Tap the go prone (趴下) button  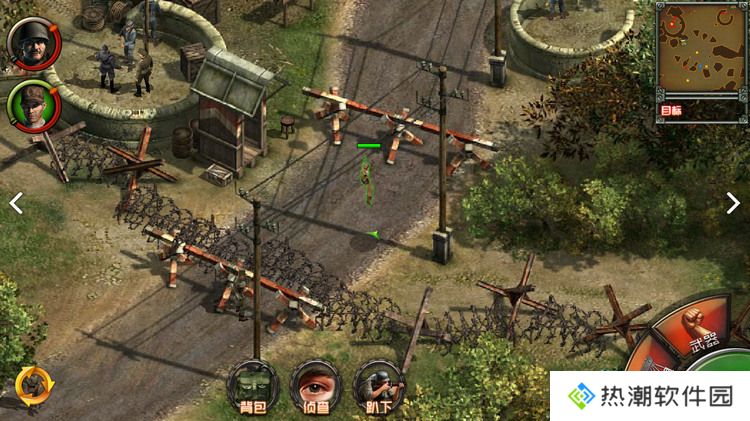(379, 385)
